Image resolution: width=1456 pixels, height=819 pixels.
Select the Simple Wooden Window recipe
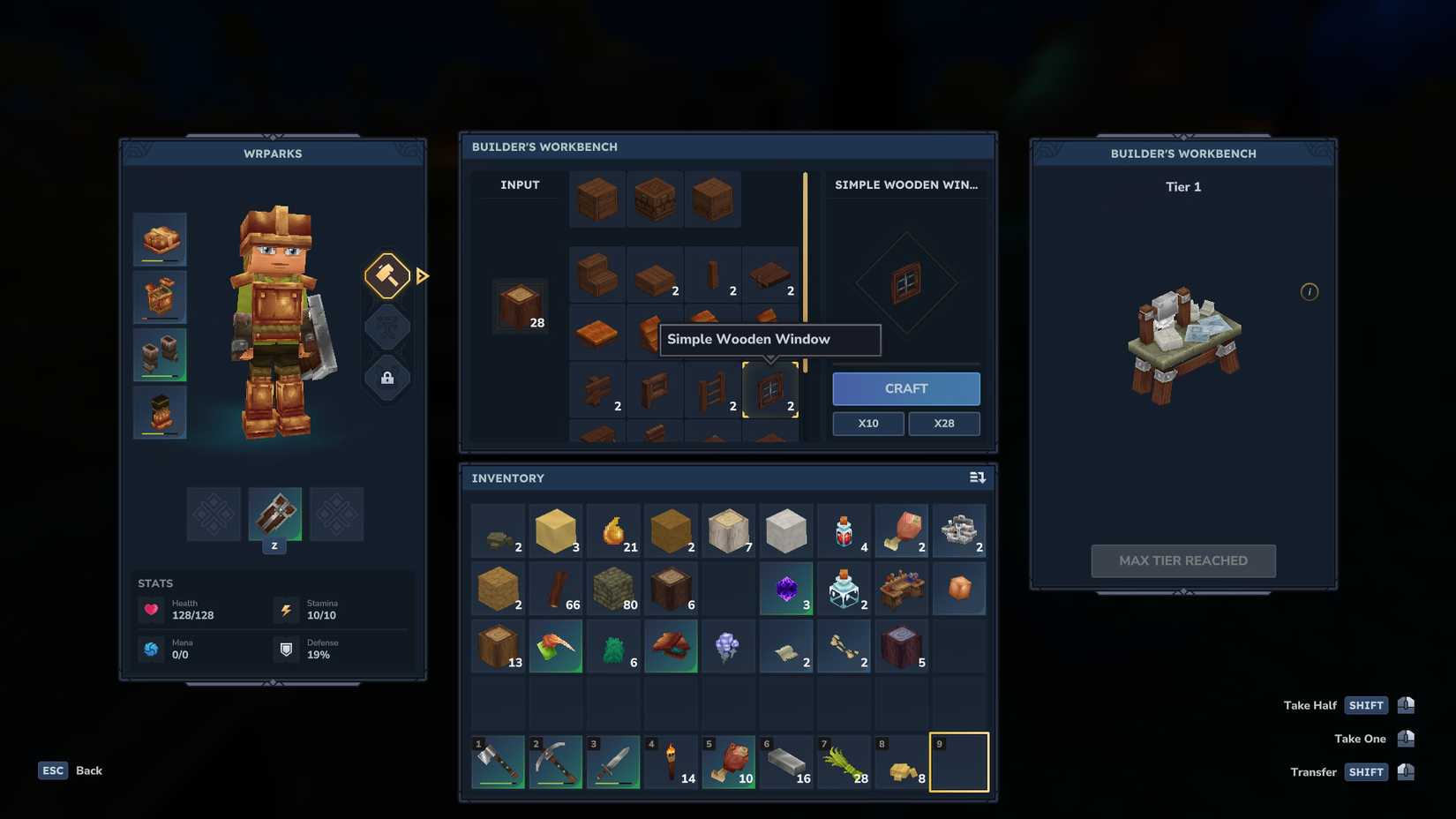point(770,388)
